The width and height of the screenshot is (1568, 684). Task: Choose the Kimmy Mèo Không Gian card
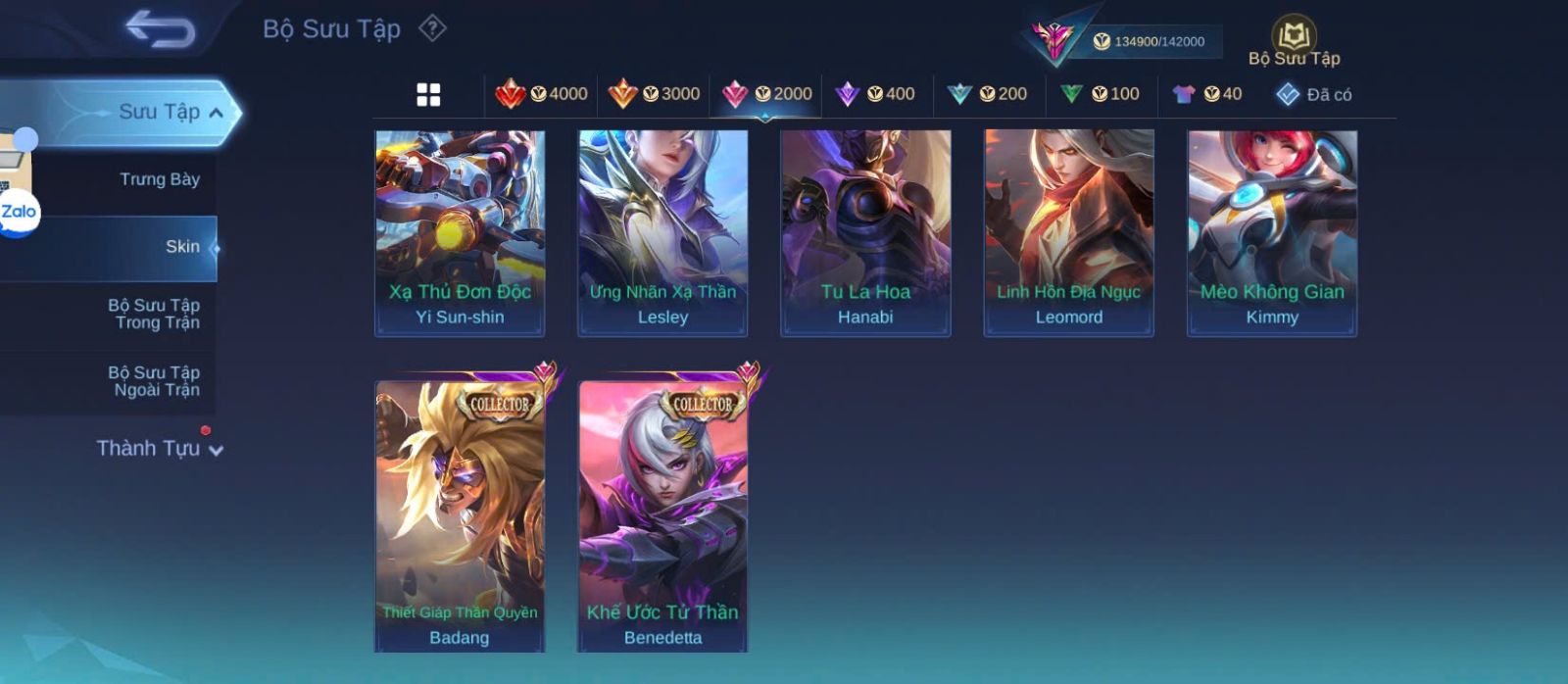pos(1272,233)
